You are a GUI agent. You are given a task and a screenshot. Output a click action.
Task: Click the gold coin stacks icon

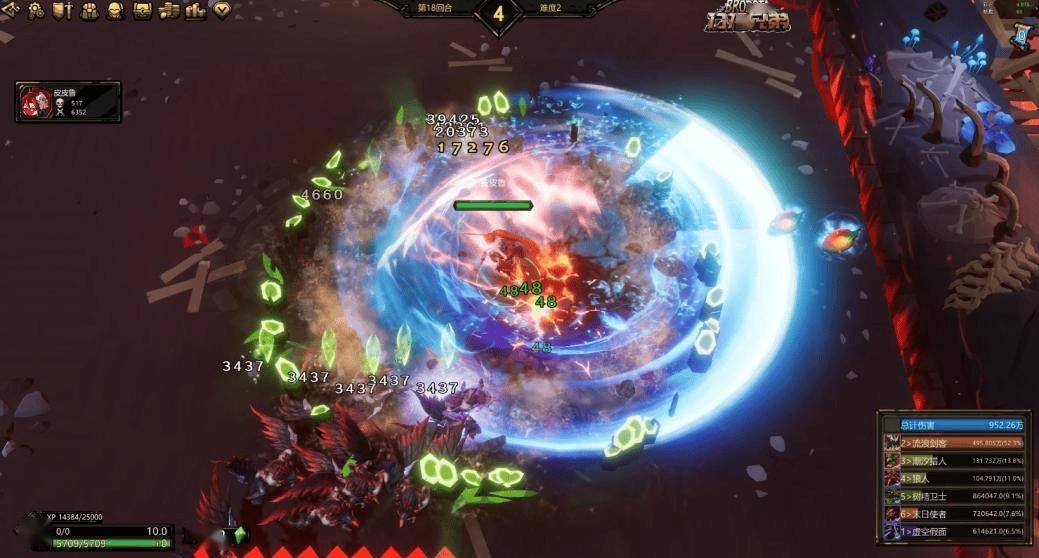click(167, 11)
